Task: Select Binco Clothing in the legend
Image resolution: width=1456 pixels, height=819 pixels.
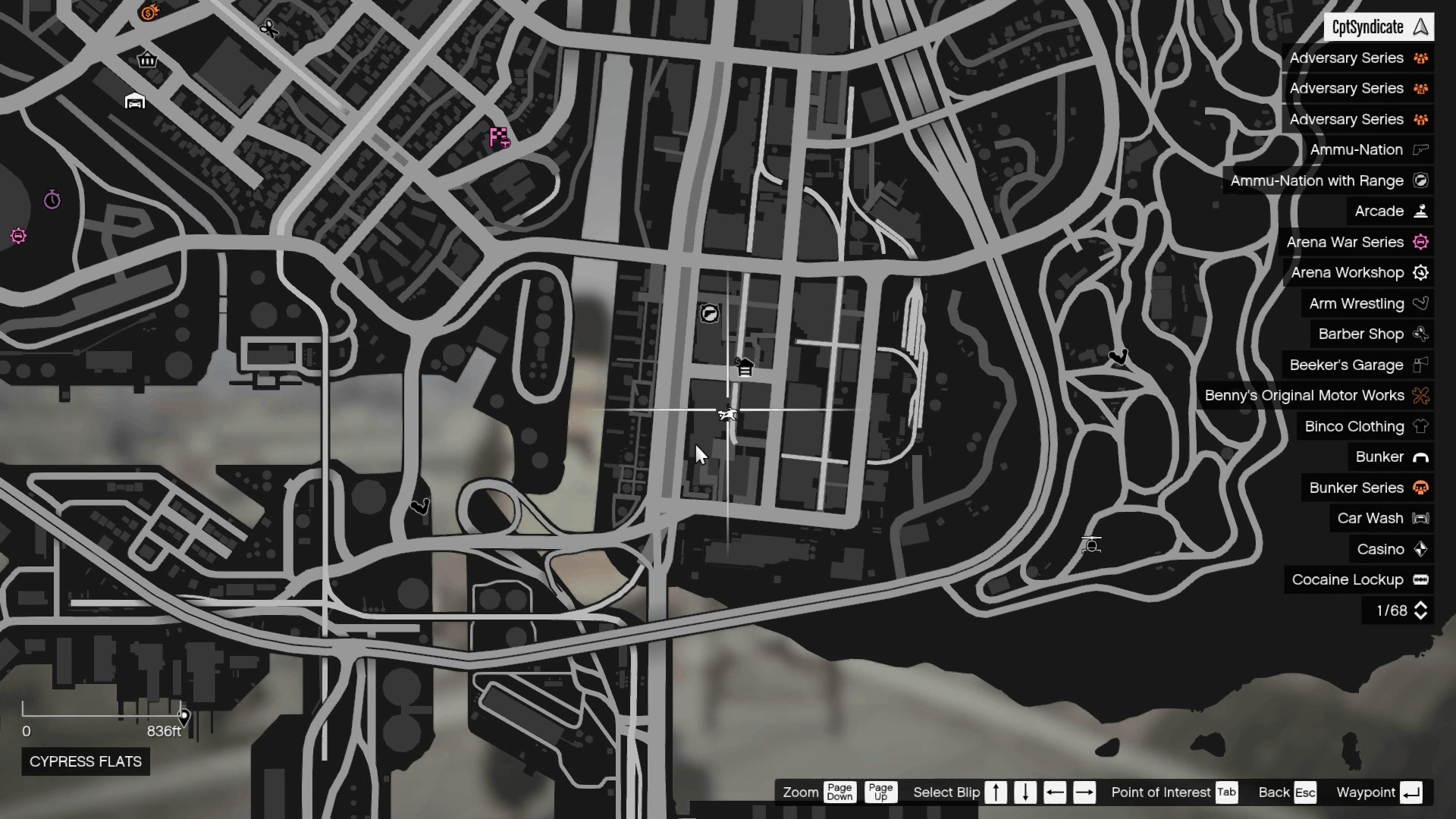Action: 1354,426
